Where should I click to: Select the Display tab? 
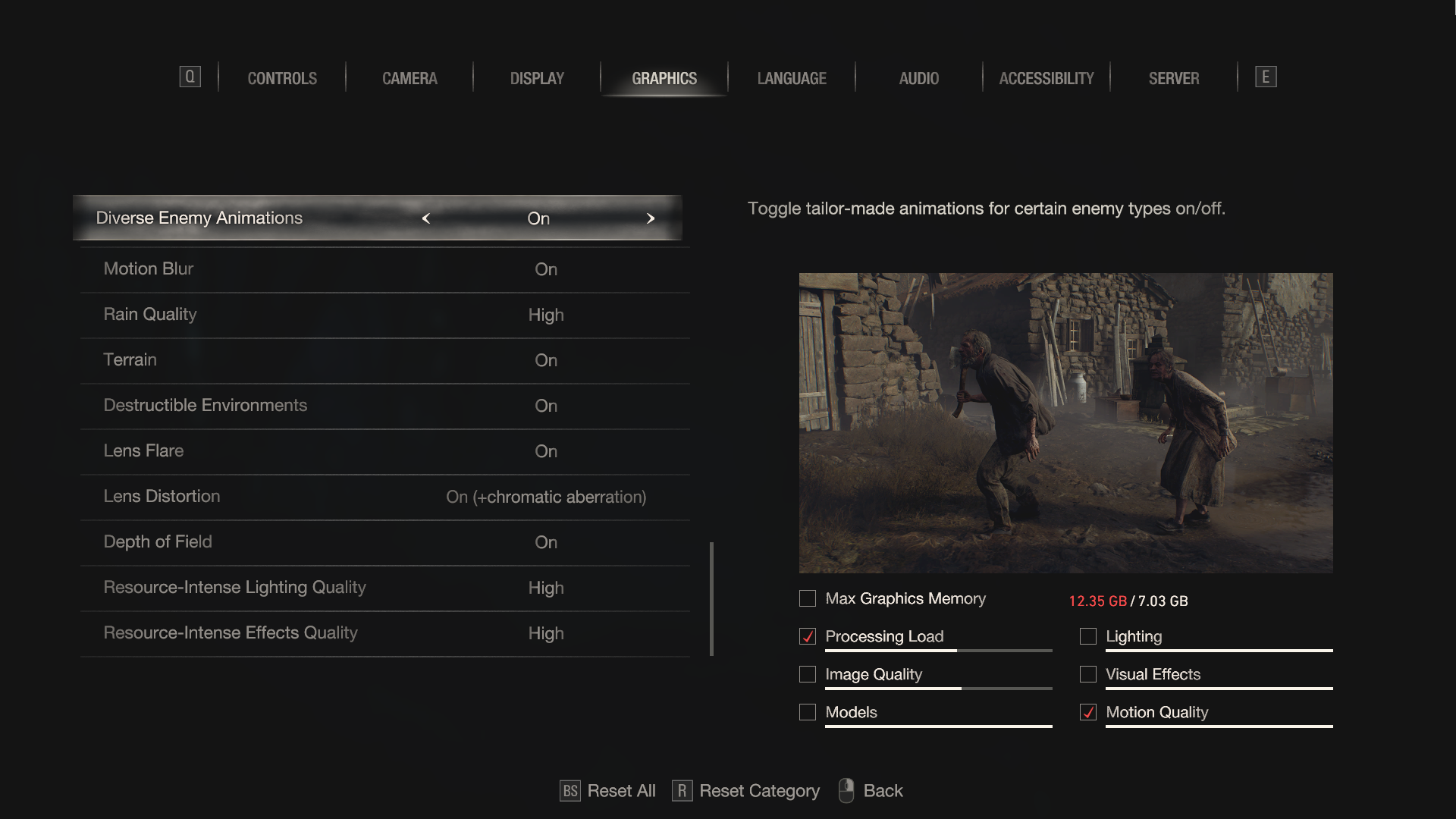[537, 78]
